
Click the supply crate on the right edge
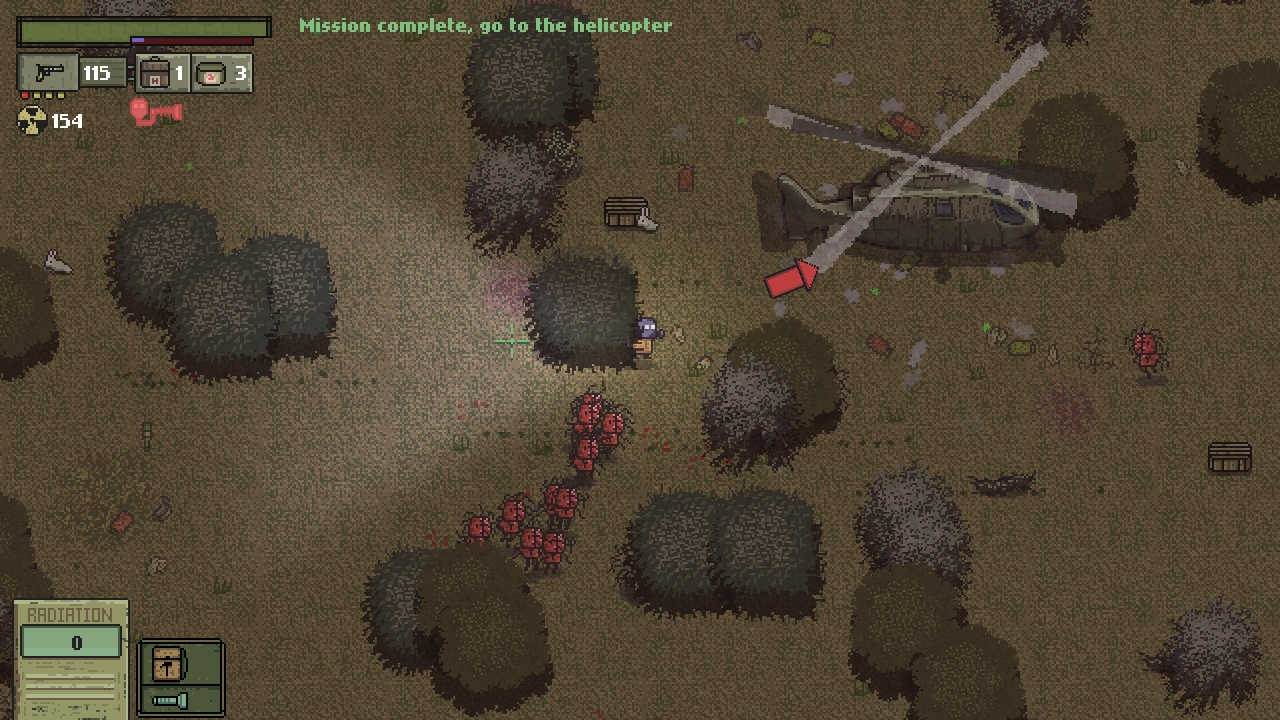coord(1229,458)
